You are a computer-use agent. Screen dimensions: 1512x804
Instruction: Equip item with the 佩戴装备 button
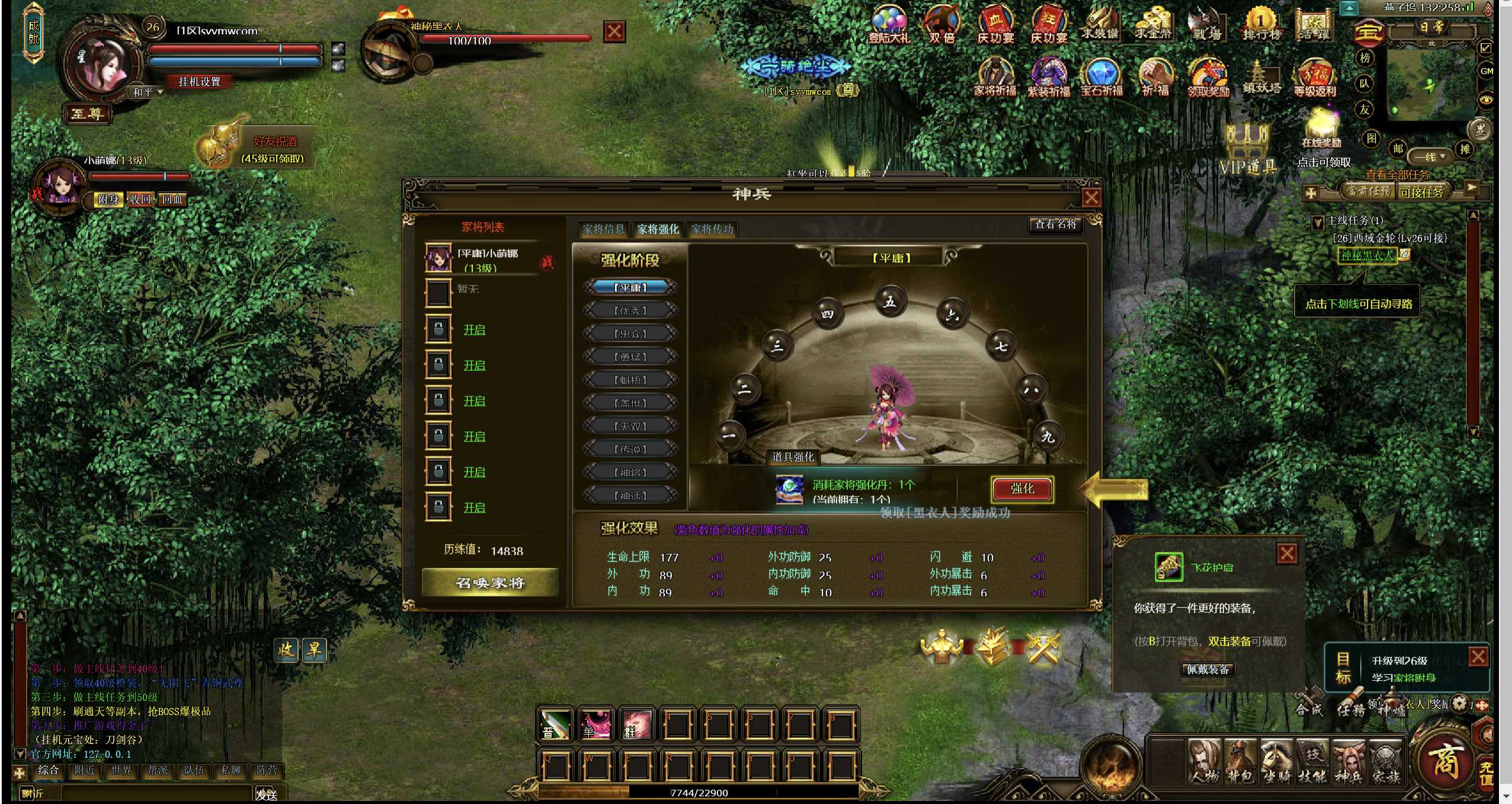click(x=1207, y=670)
